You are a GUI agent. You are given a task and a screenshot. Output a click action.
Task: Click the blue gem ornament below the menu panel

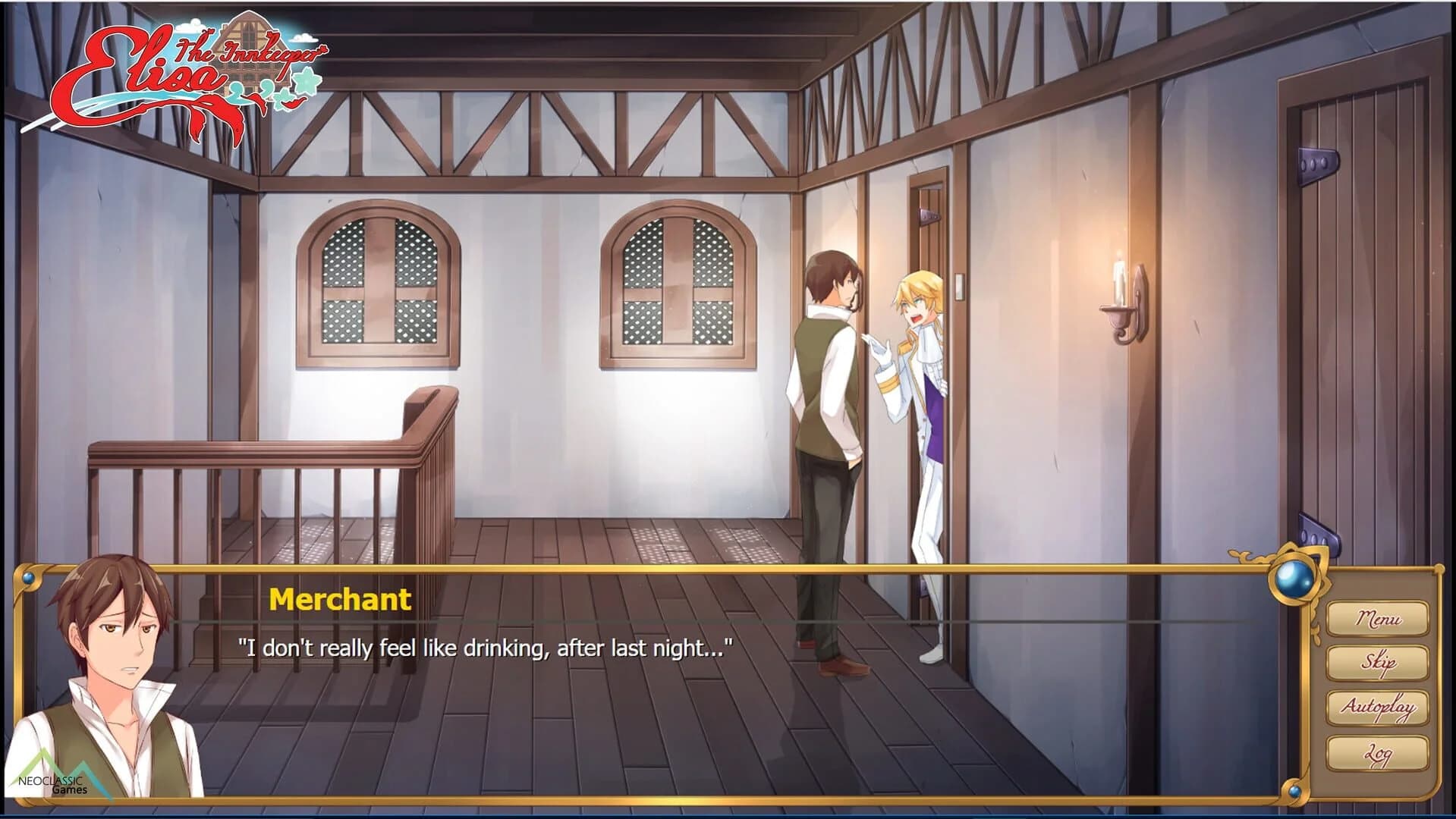click(x=1294, y=790)
